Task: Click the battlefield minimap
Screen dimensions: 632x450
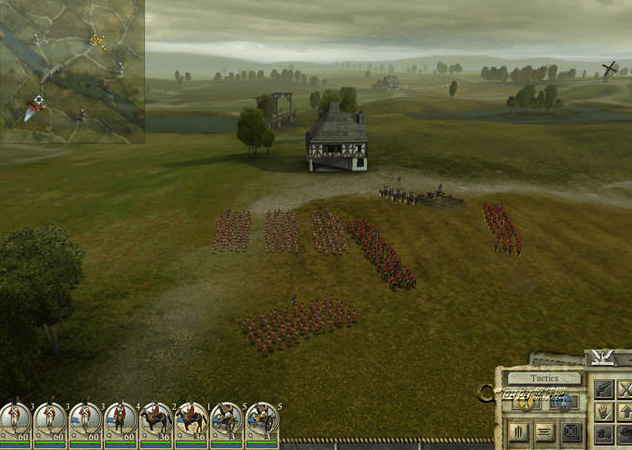Action: (72, 71)
